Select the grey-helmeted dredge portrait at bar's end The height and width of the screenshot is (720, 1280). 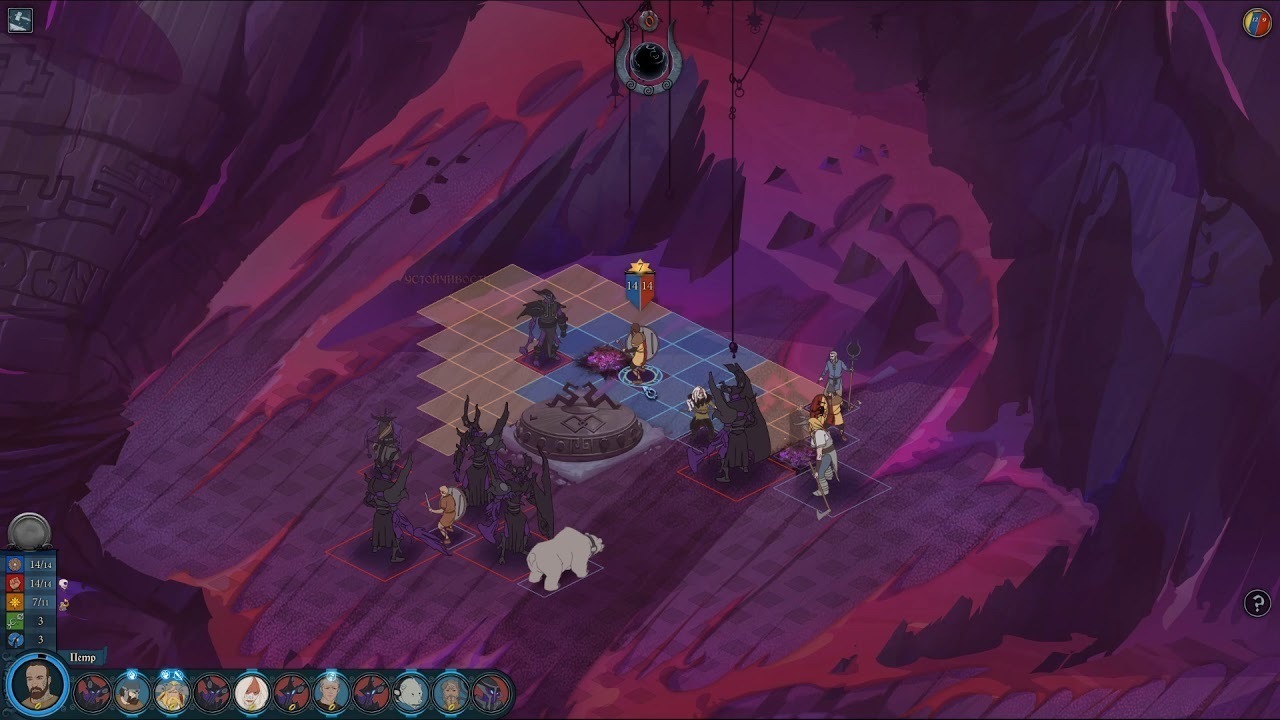pos(490,692)
